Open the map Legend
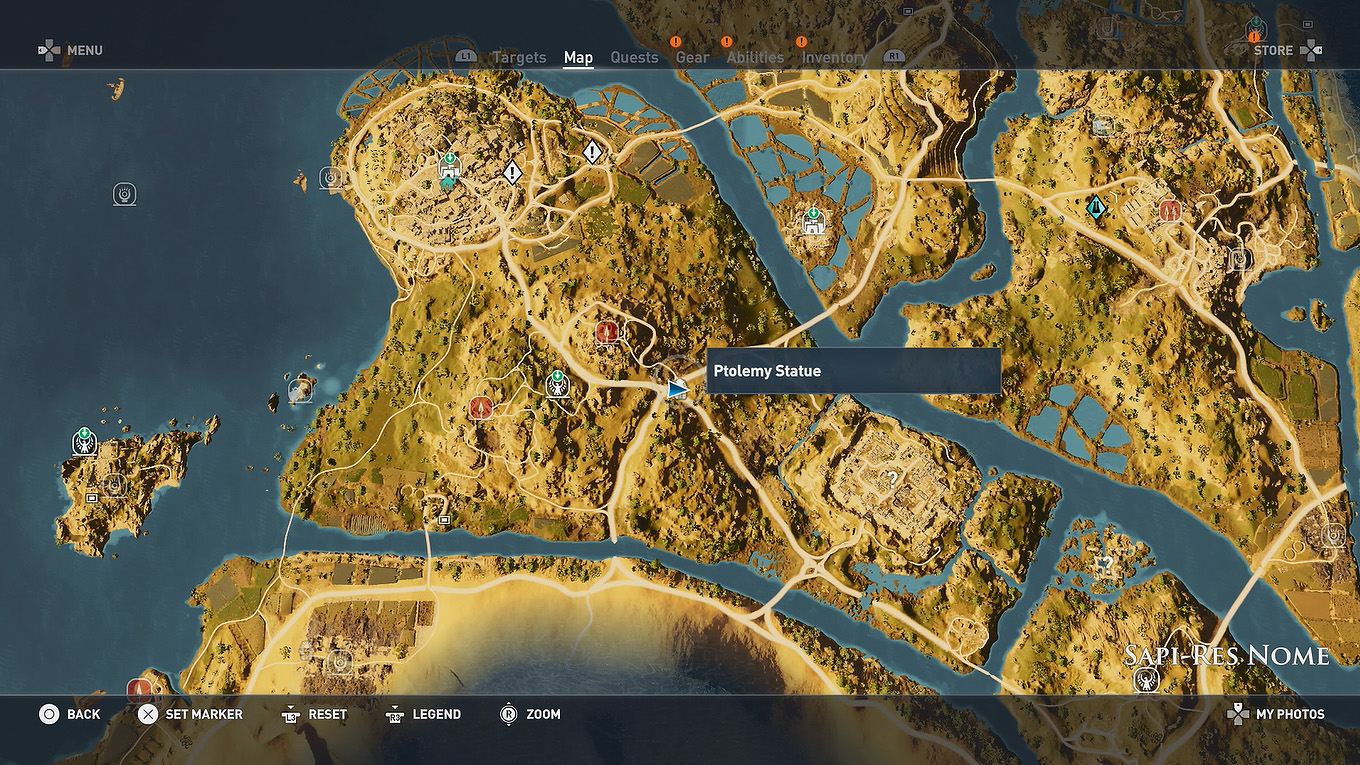The width and height of the screenshot is (1360, 765). click(x=424, y=714)
